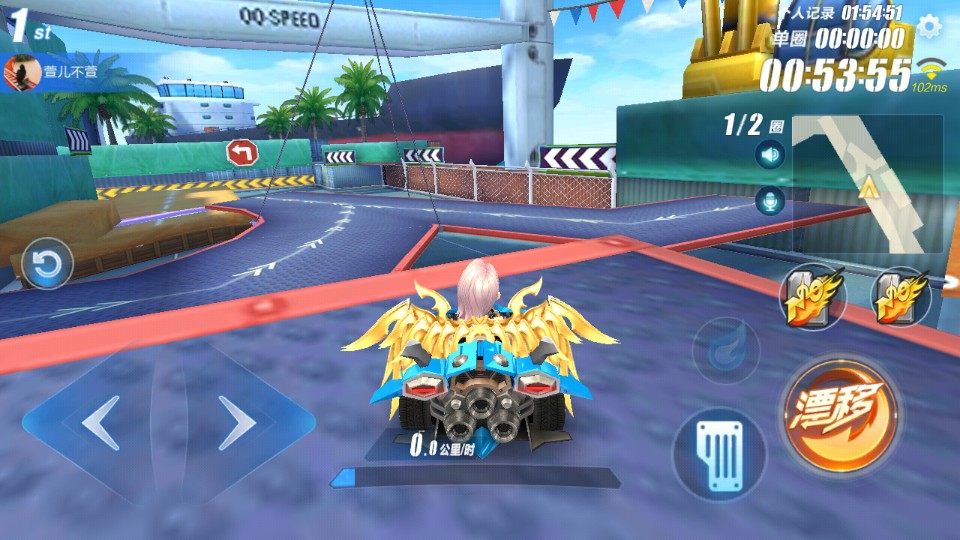Select the player avatar portrait

[20, 73]
